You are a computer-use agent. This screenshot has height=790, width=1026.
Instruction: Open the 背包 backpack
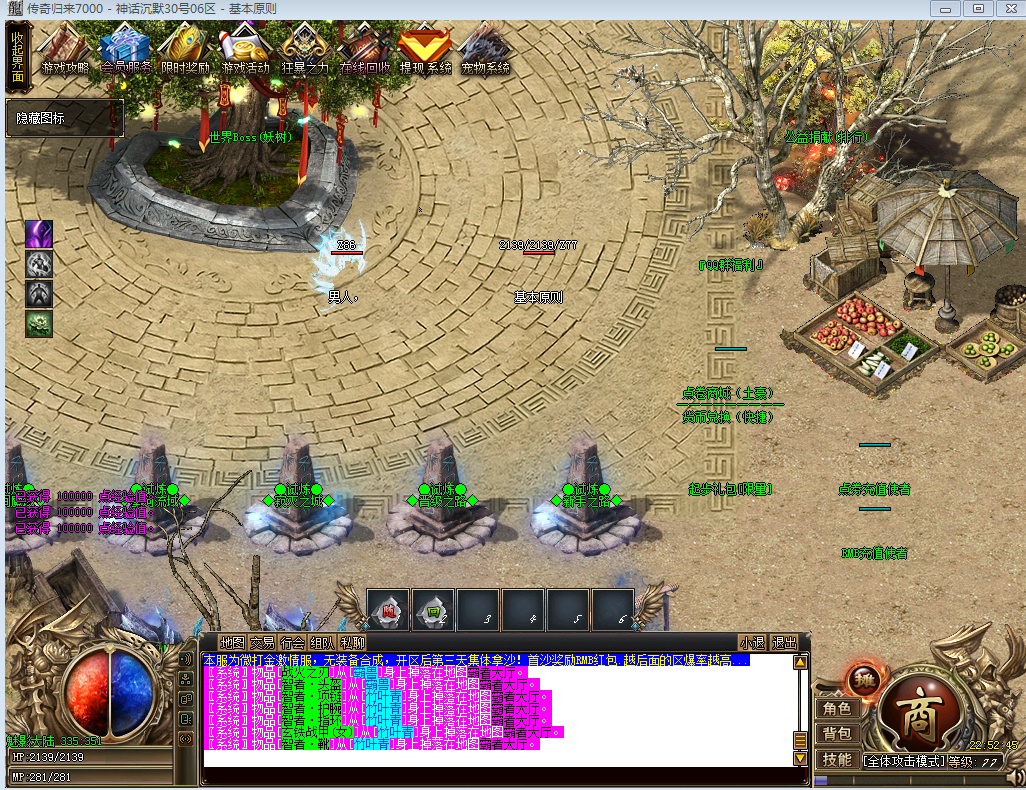pyautogui.click(x=836, y=734)
